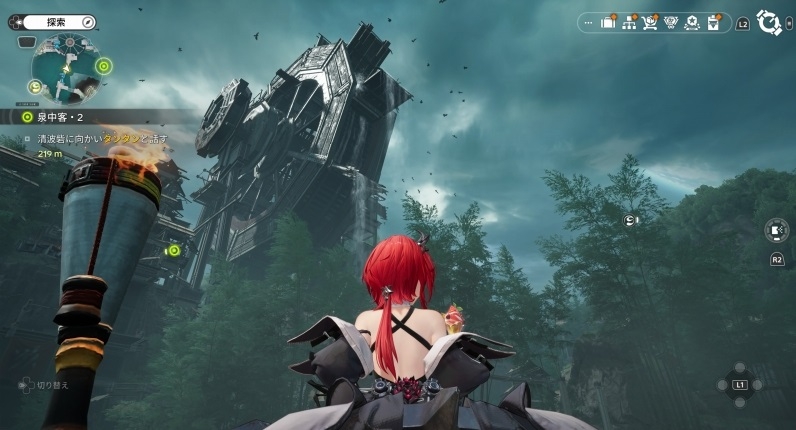
Task: Open the hierarchy tree chart icon
Action: coord(629,22)
